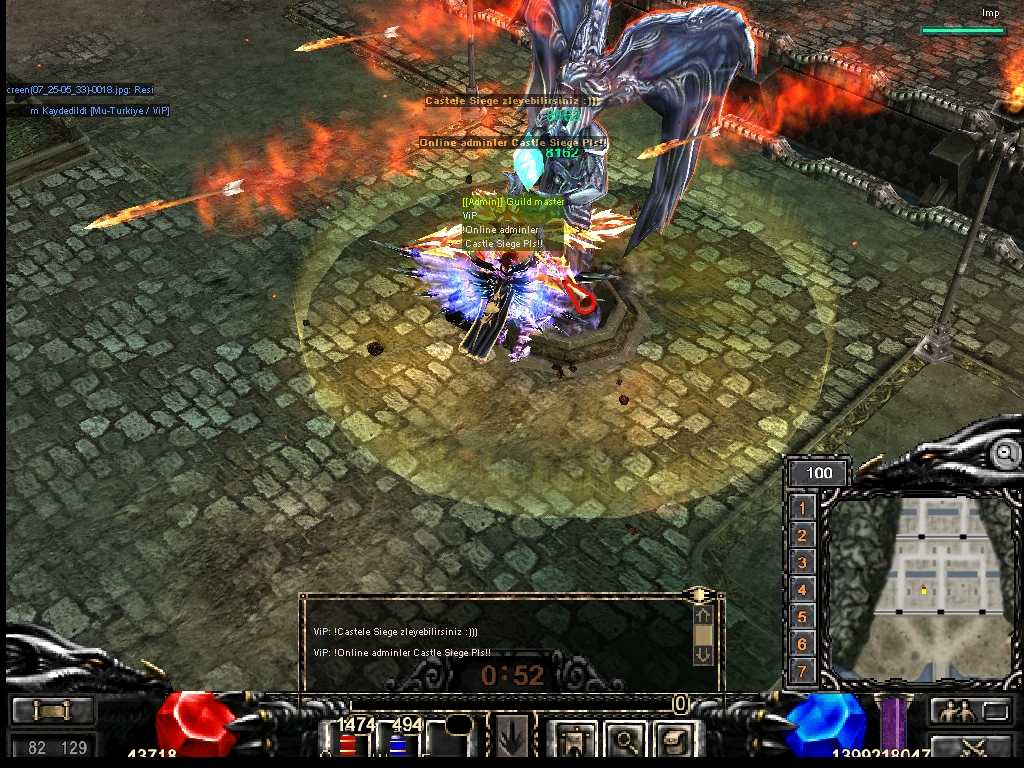Click the crossed swords button
The height and width of the screenshot is (768, 1024).
pos(972,746)
